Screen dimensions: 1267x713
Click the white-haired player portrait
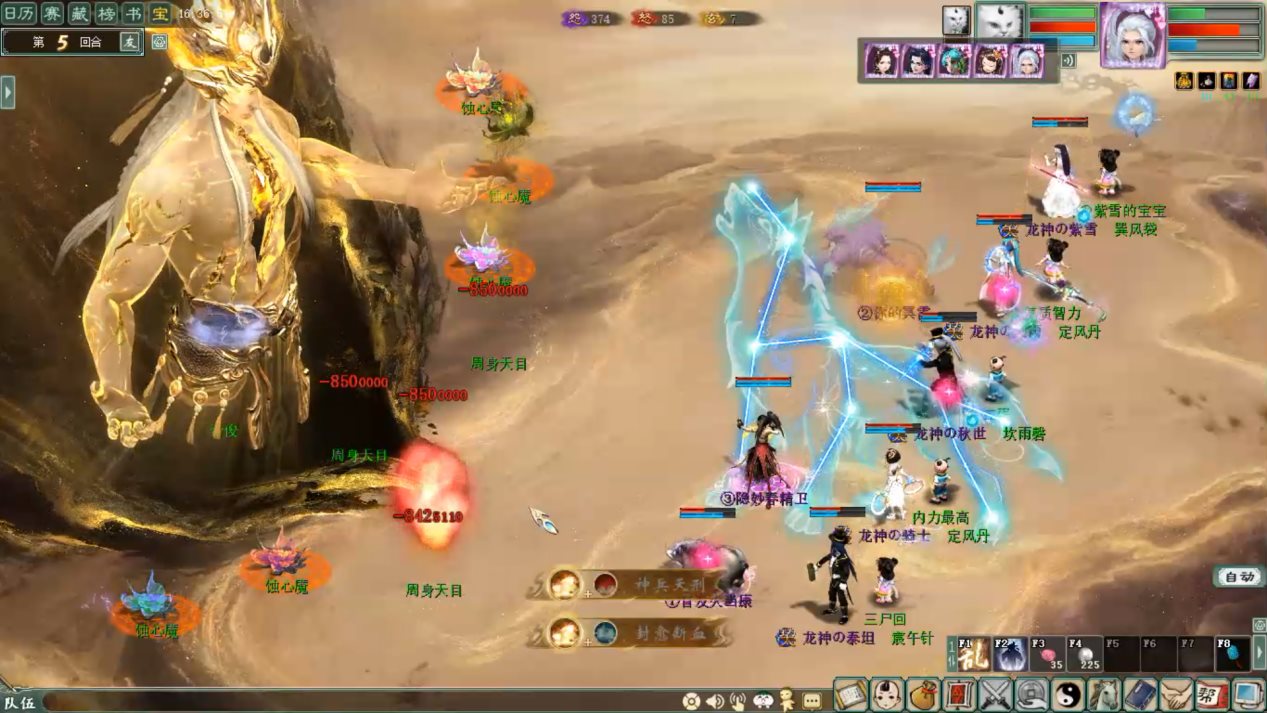pos(1133,33)
